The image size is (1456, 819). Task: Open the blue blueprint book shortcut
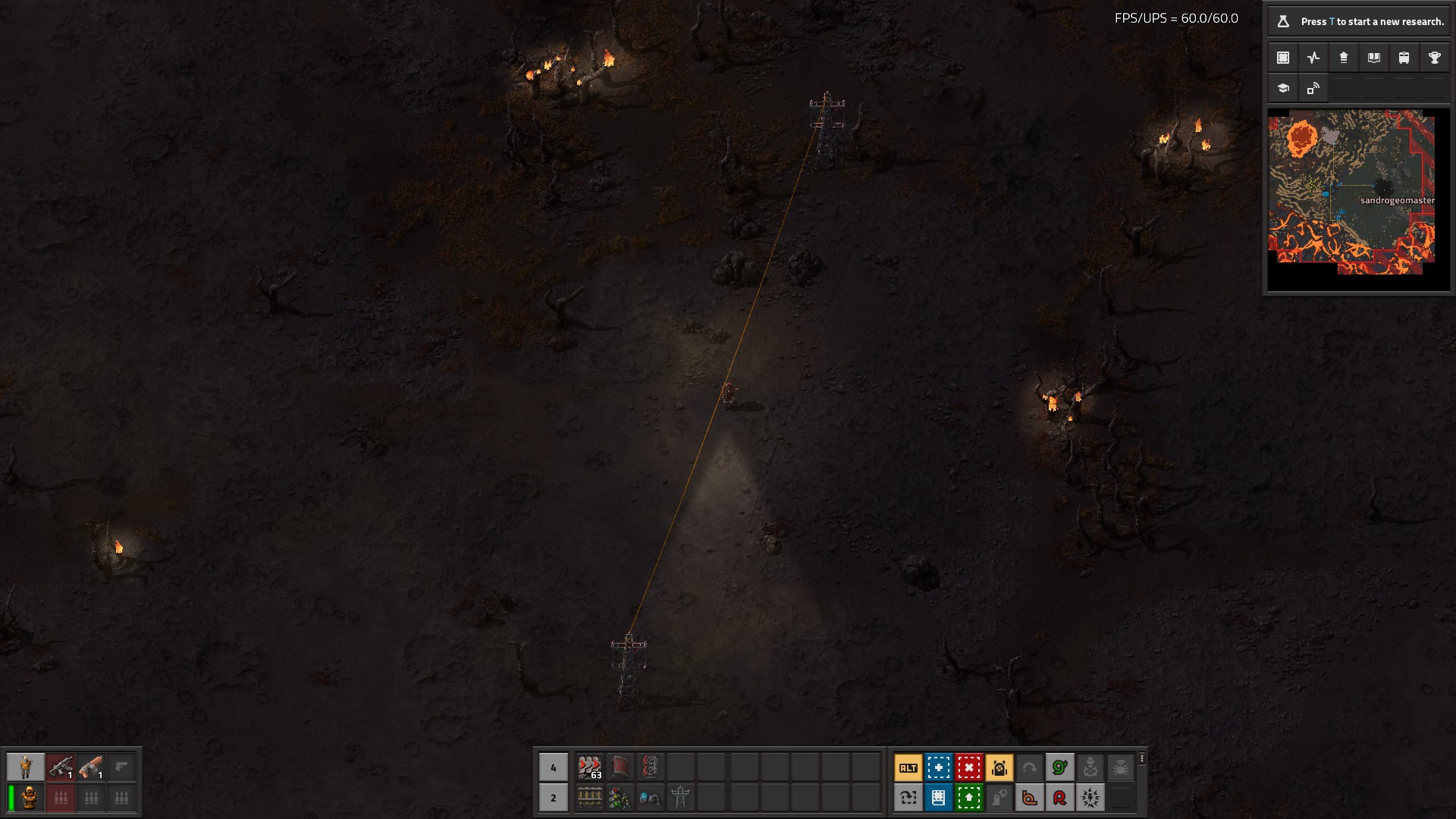(x=938, y=797)
